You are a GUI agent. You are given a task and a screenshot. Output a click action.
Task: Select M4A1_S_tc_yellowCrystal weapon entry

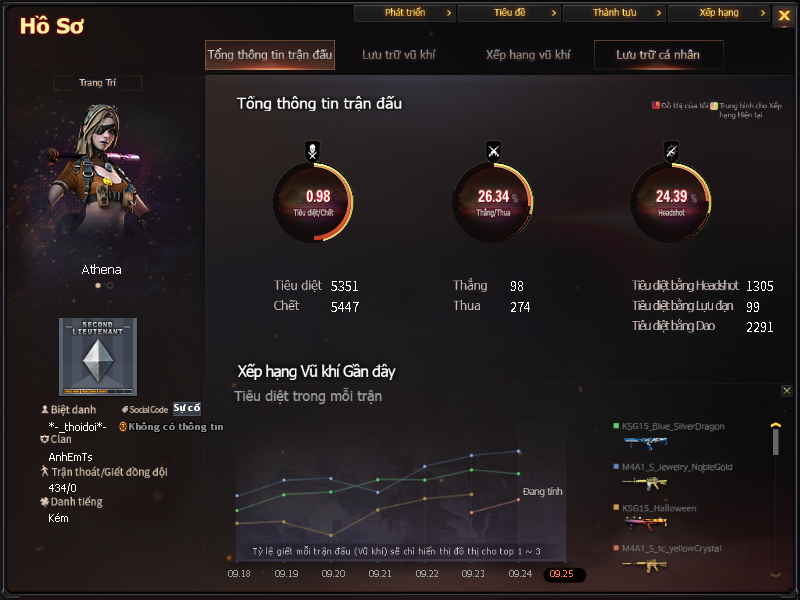671,549
